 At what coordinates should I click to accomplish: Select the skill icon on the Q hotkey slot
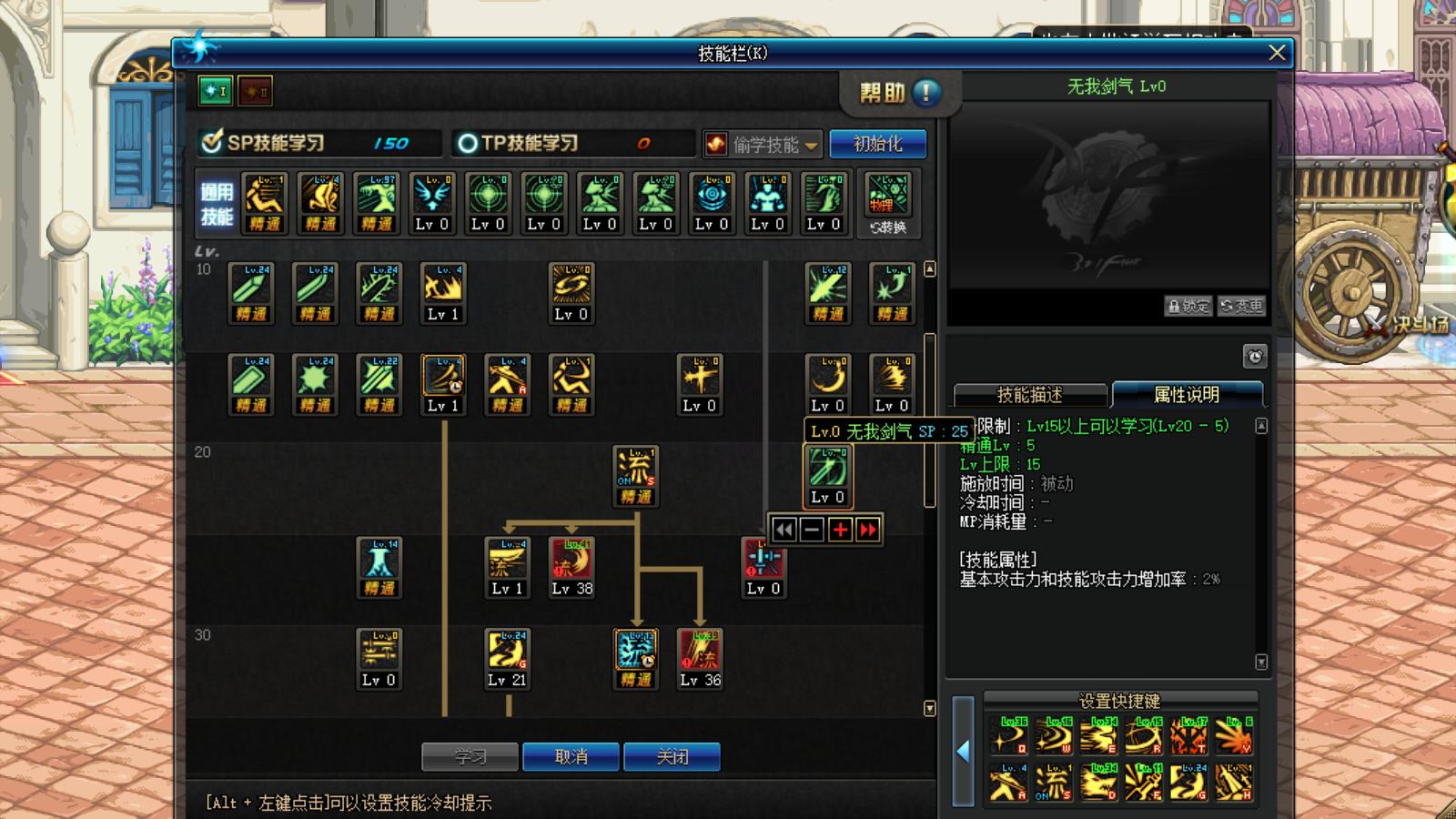click(x=1006, y=735)
